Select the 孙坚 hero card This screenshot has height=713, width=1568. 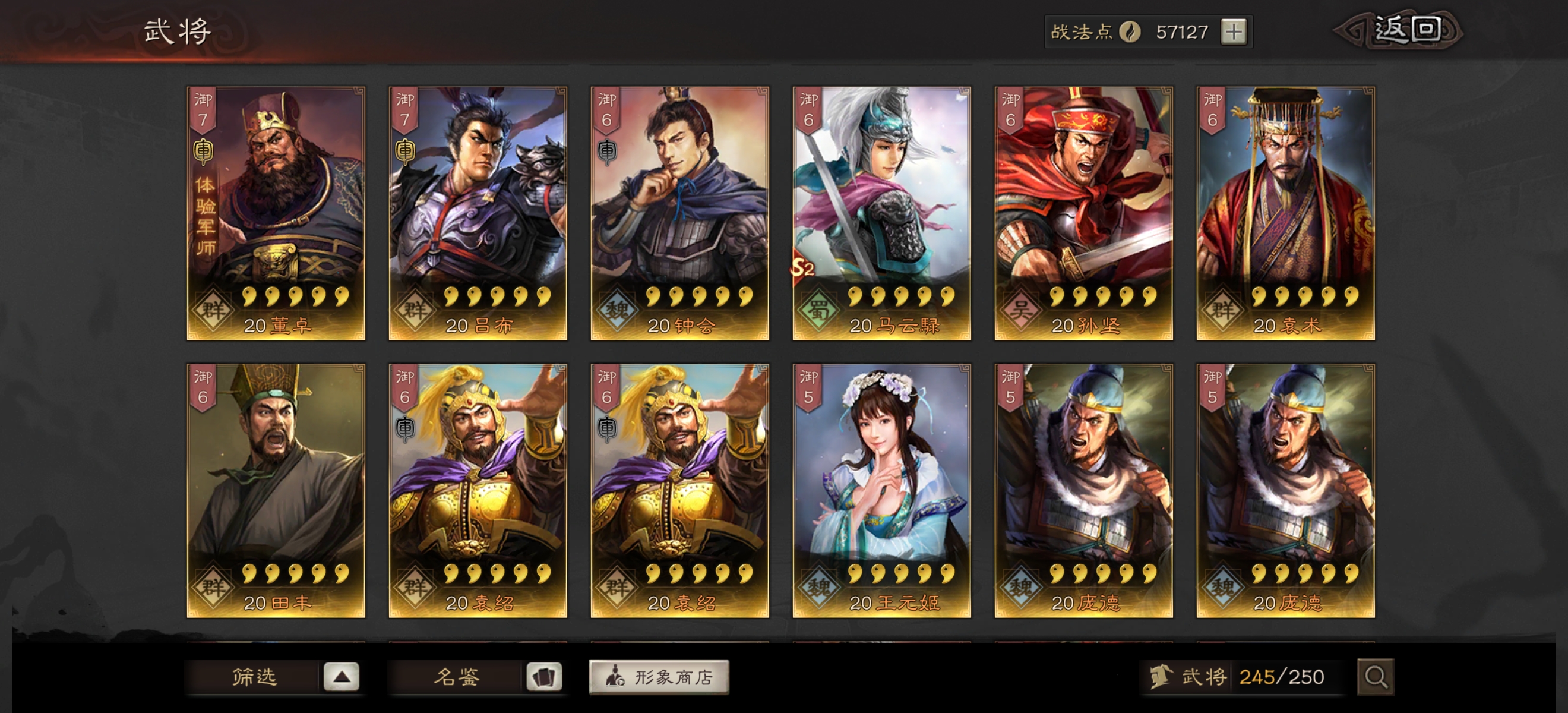(1083, 213)
